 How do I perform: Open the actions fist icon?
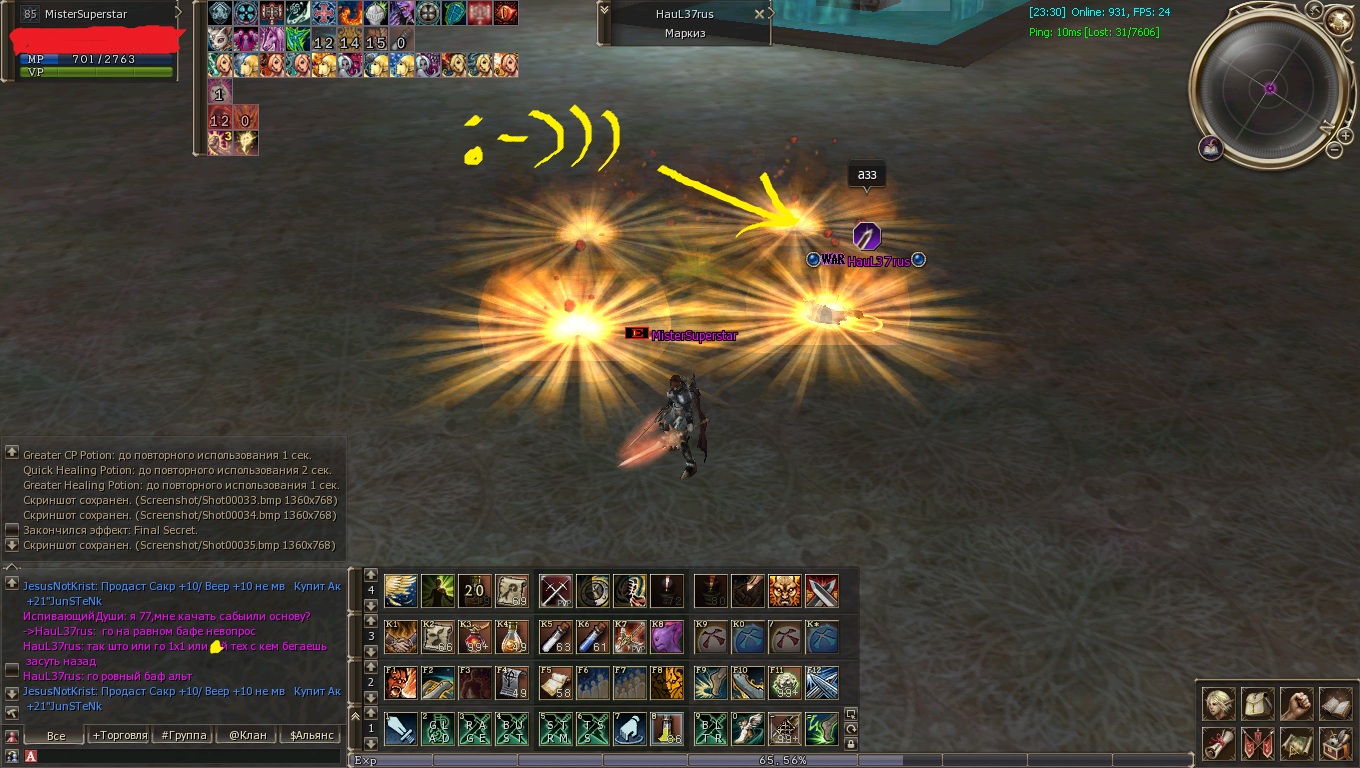pos(1297,704)
